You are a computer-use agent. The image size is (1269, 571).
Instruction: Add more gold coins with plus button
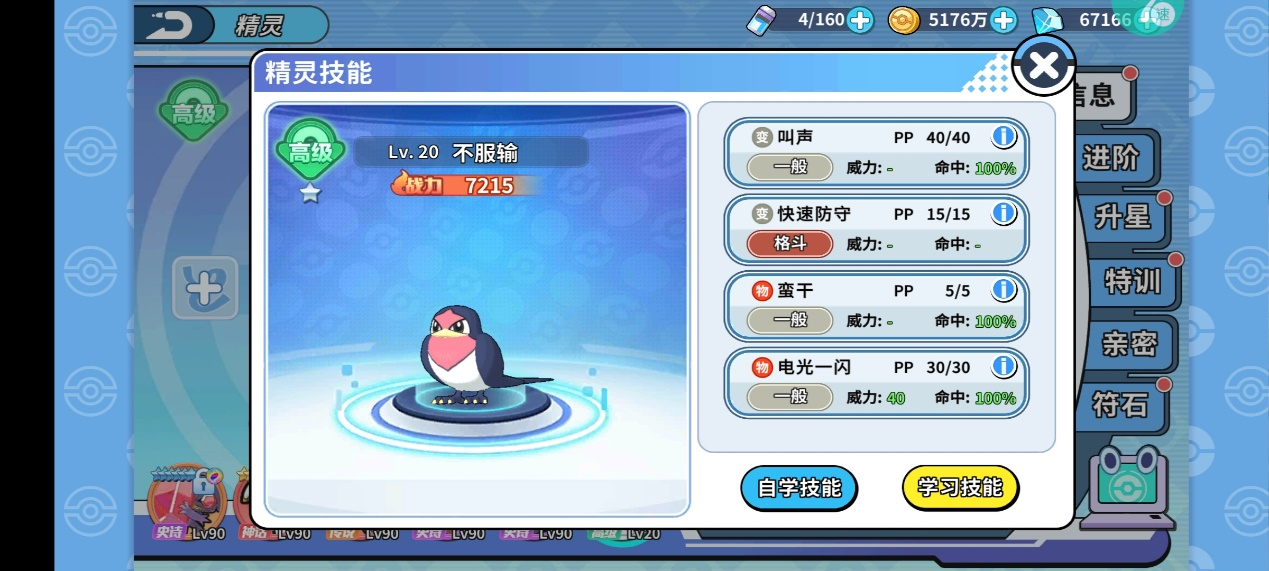[1002, 20]
